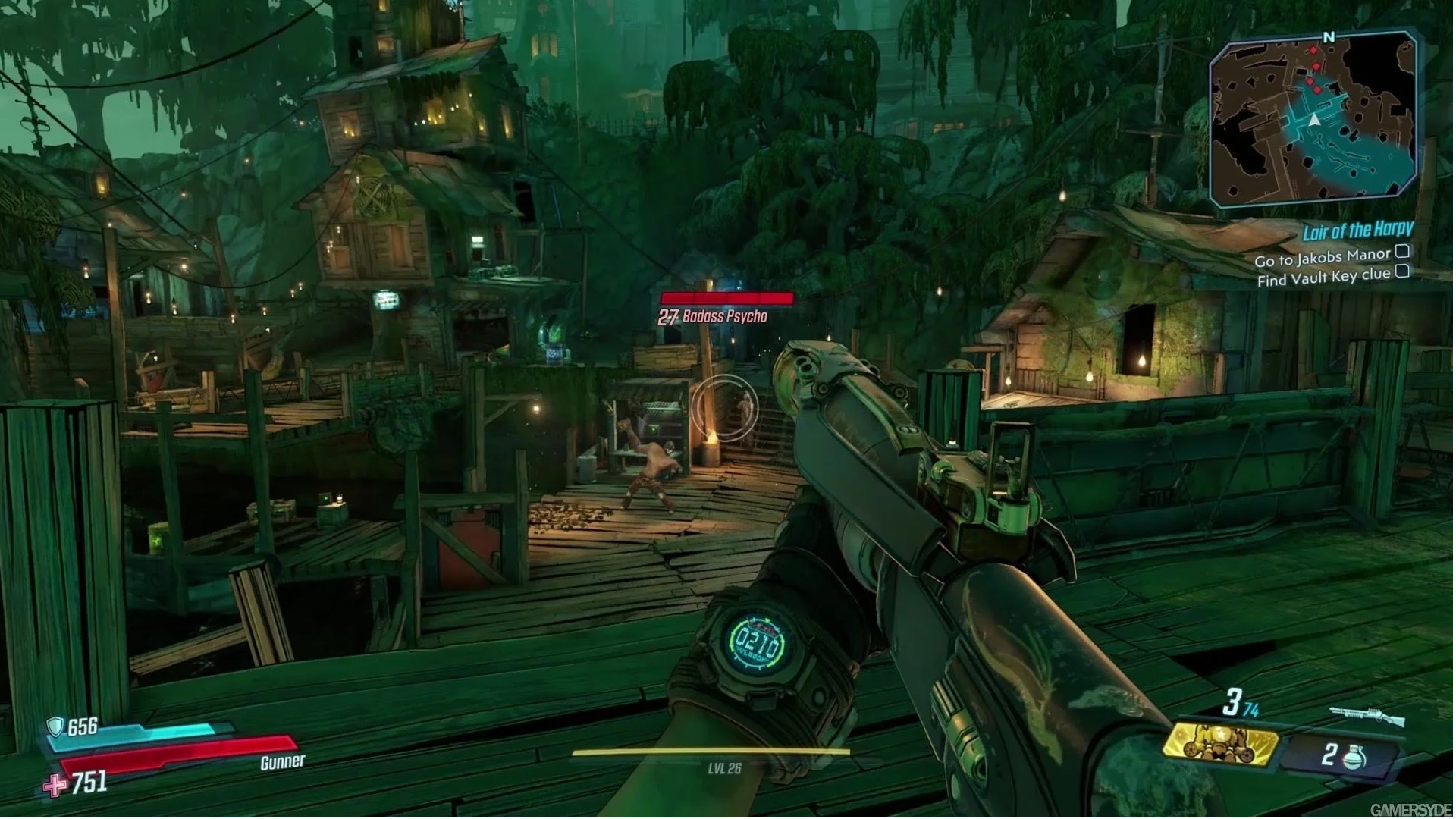Activate the yellow Iron Bear action skill icon
This screenshot has width=1456, height=819.
tap(1219, 742)
